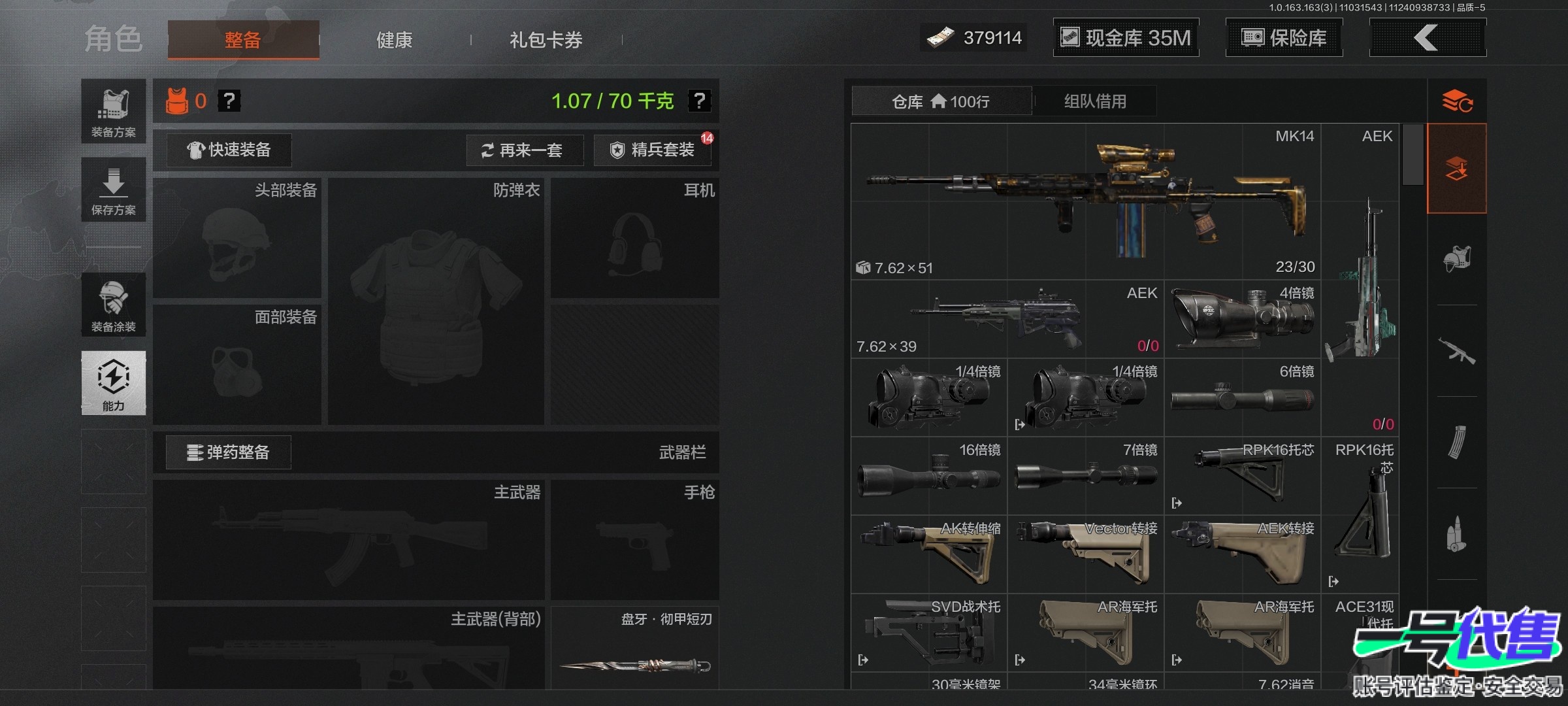Filter storage by magazine category icon
Viewport: 1568px width, 706px height.
pyautogui.click(x=1457, y=442)
